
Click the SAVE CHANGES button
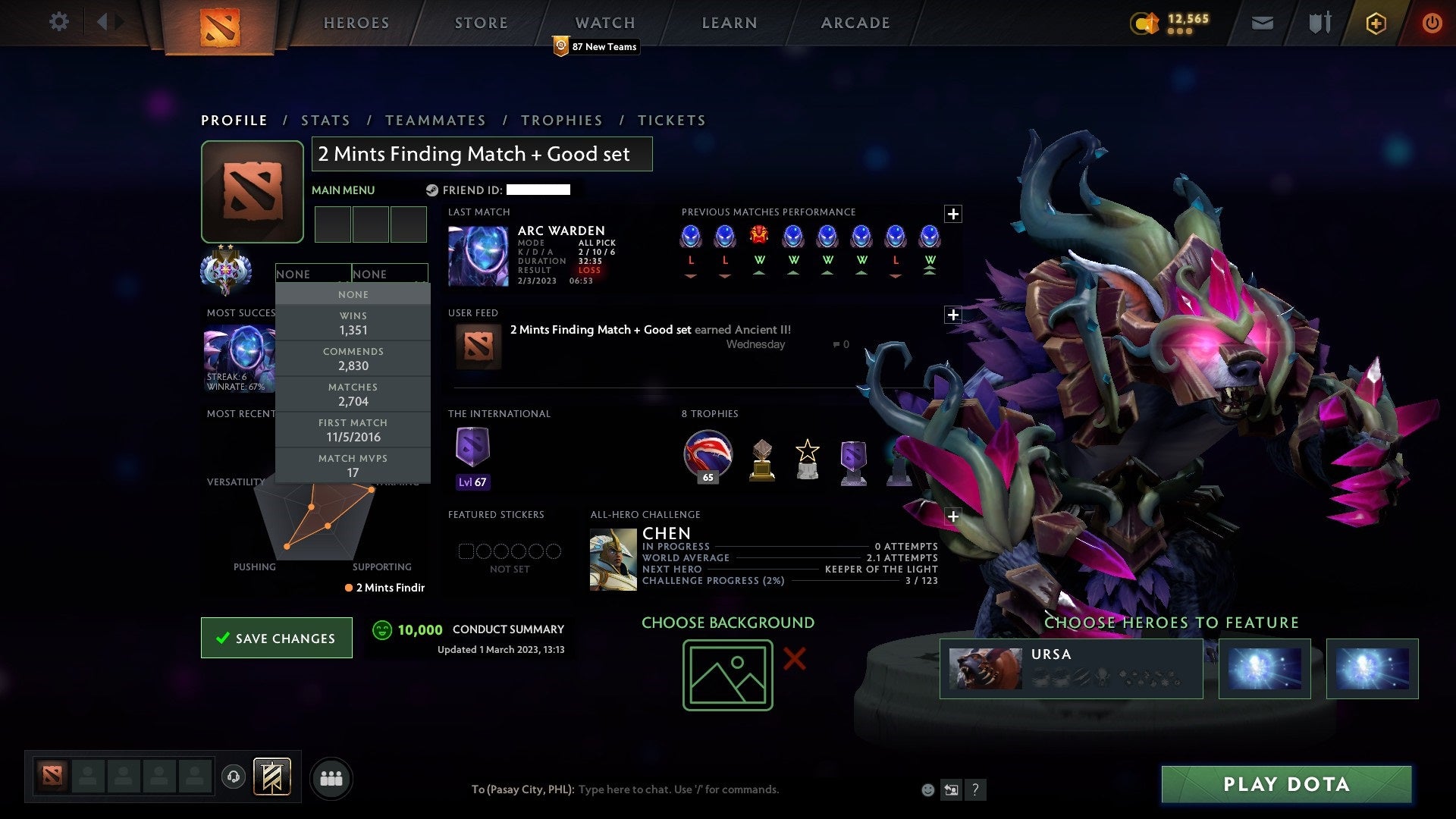(276, 638)
